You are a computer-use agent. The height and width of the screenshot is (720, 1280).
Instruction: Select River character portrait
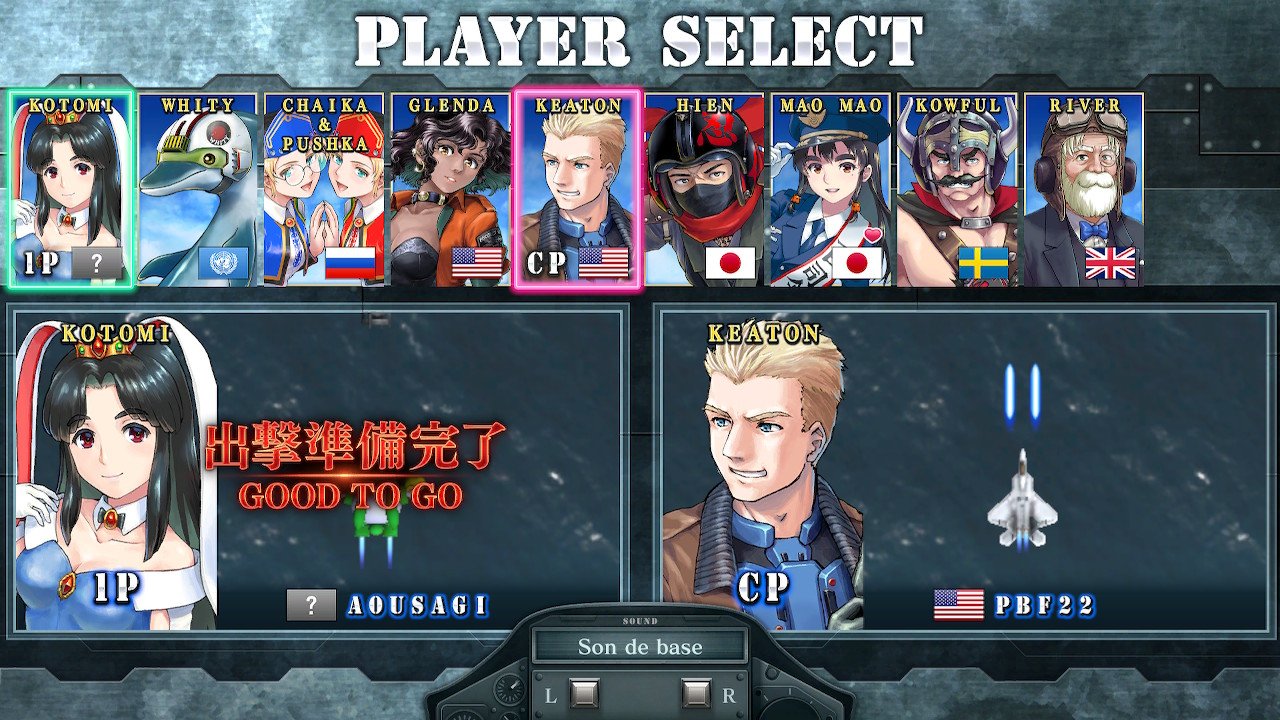[1083, 190]
